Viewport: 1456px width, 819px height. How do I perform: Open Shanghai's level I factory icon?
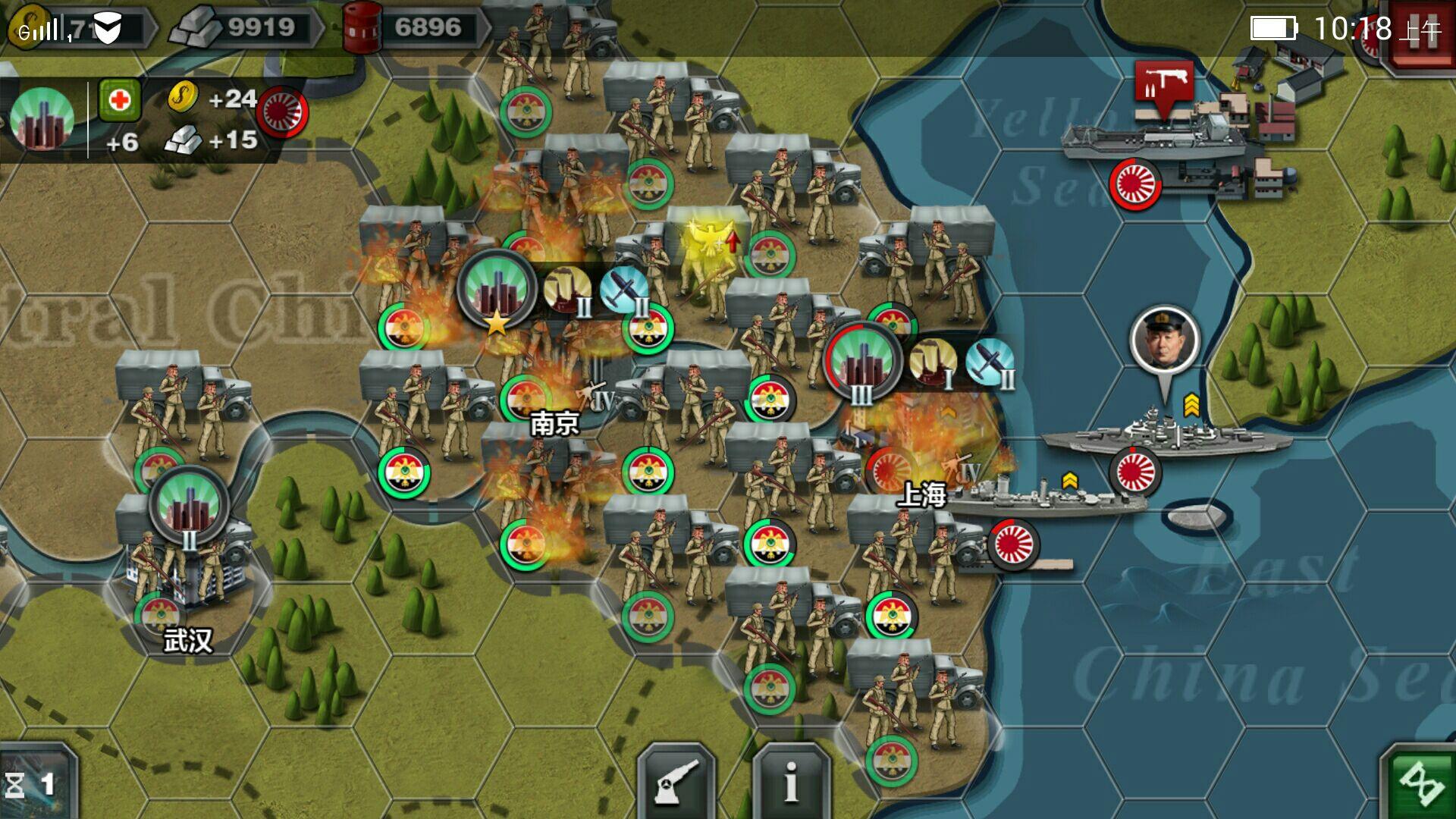(933, 362)
